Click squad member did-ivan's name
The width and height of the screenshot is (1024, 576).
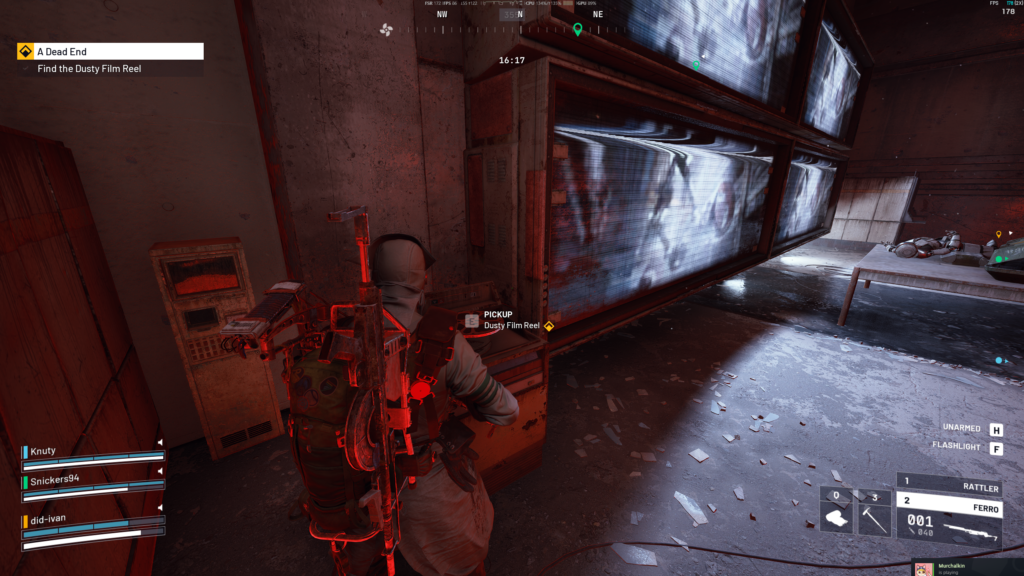(49, 521)
